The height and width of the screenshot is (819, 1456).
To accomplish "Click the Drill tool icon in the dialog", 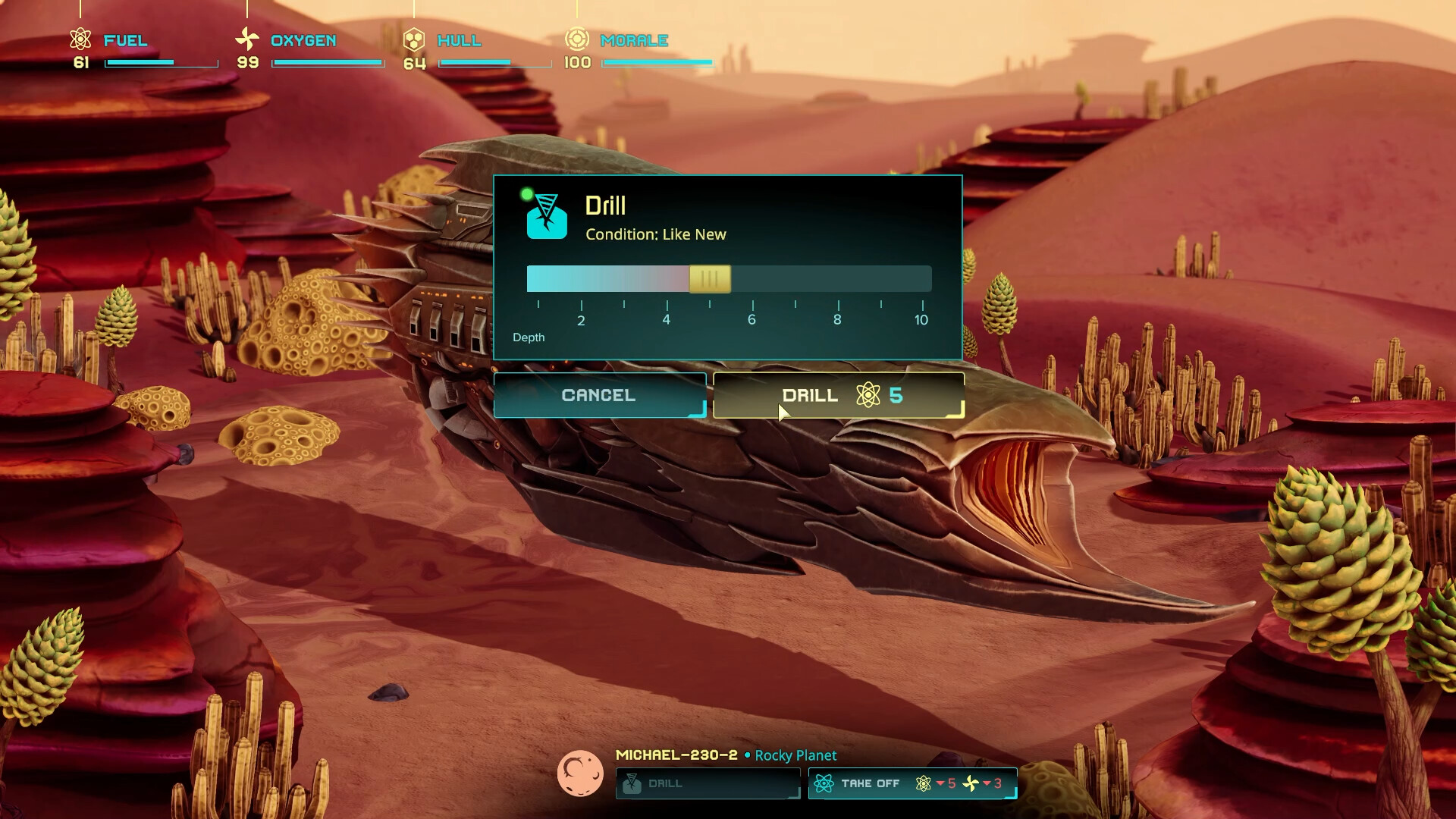I will coord(548,218).
